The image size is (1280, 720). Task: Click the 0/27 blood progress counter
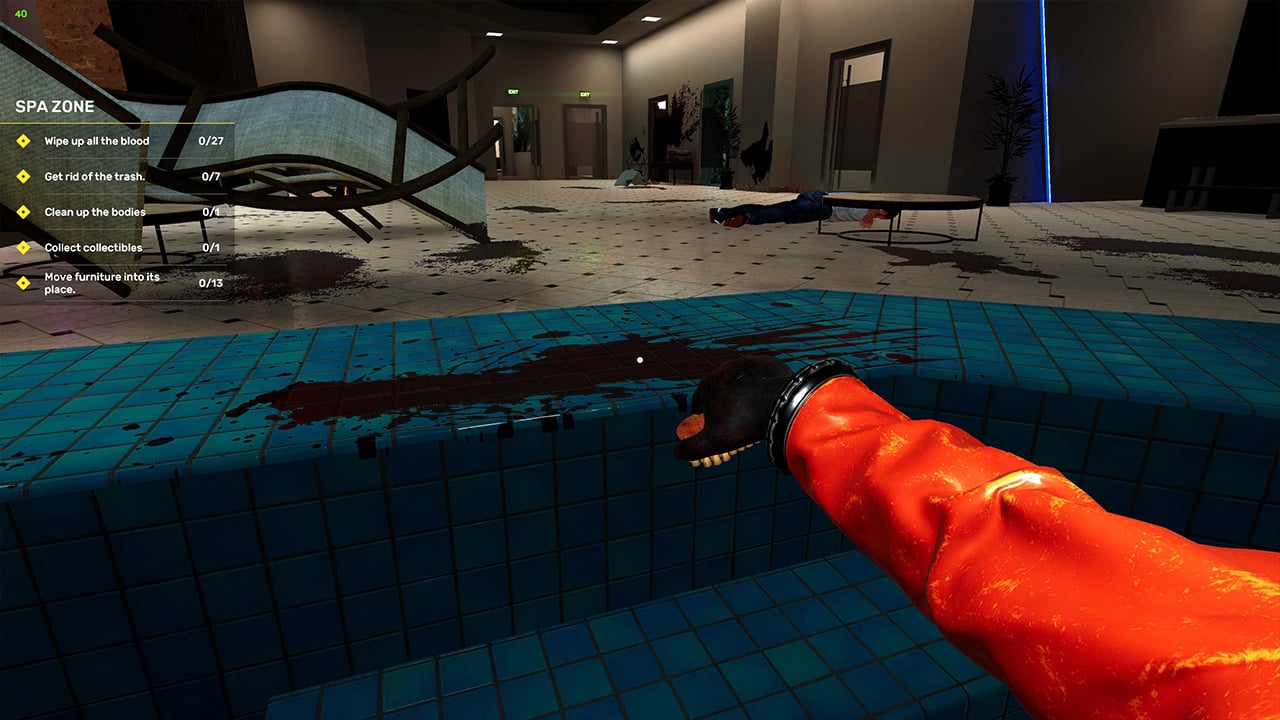point(213,141)
